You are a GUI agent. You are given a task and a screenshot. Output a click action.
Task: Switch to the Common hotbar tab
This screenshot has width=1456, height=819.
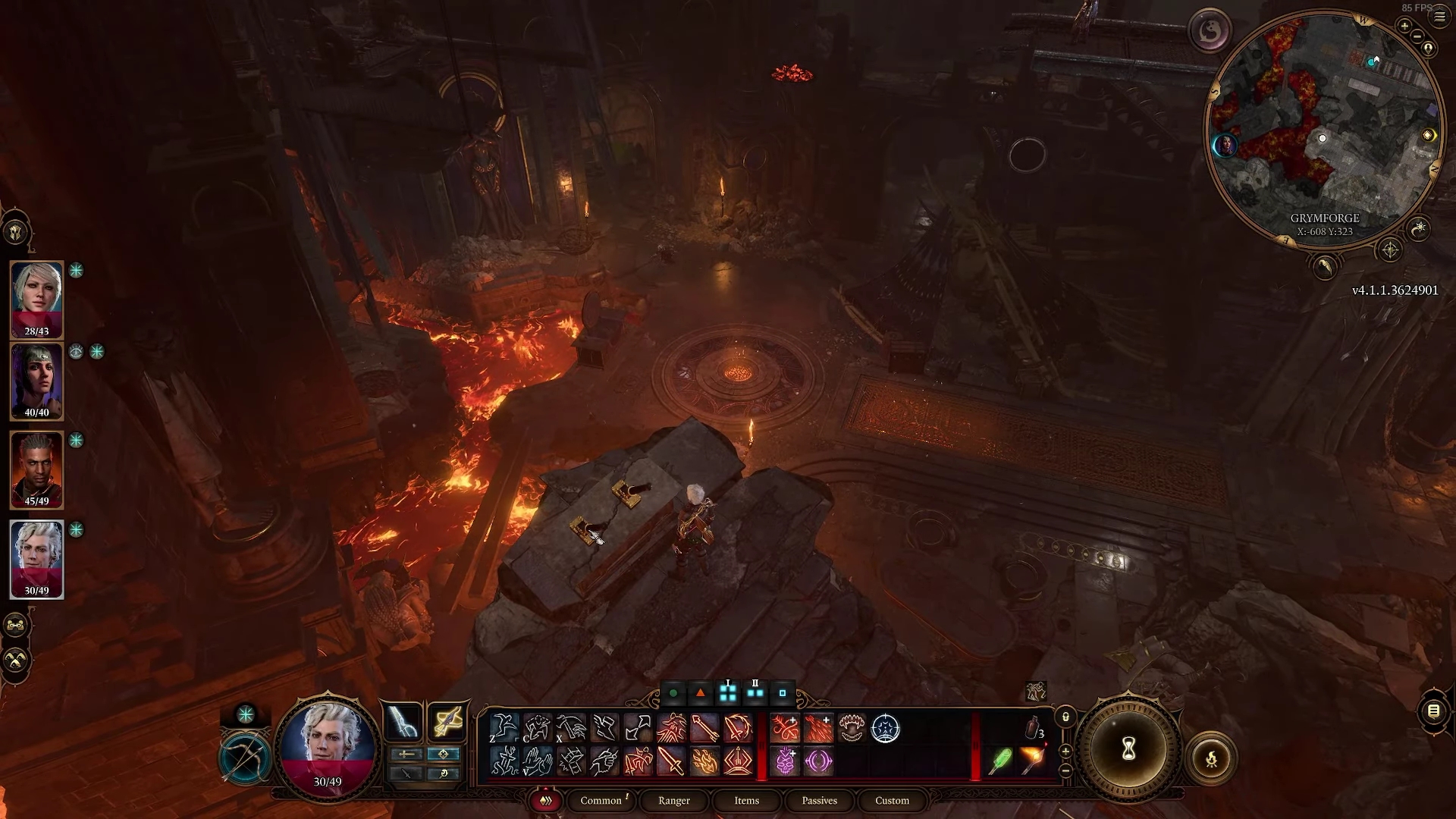601,801
